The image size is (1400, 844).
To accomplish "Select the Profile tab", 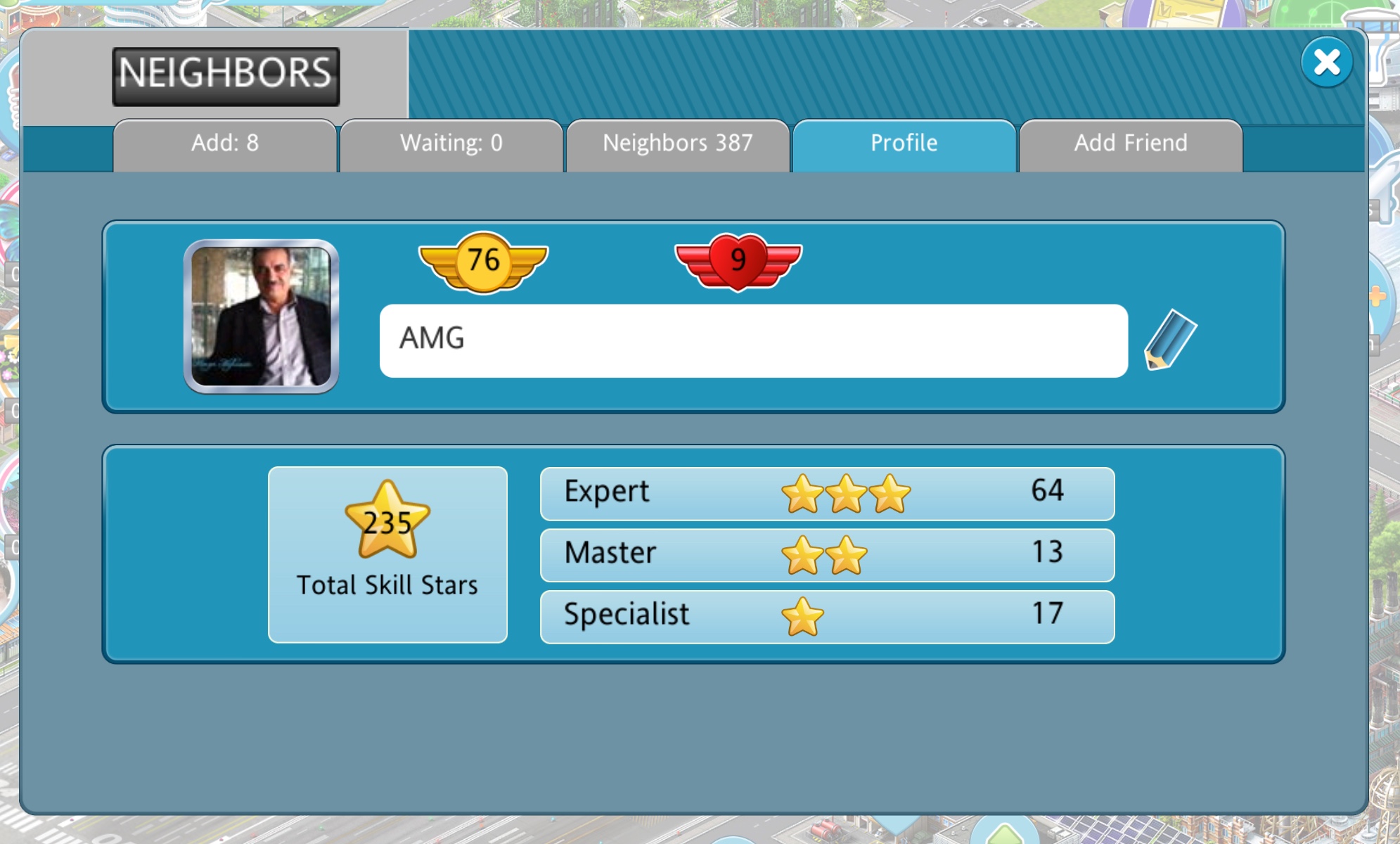I will pyautogui.click(x=904, y=144).
